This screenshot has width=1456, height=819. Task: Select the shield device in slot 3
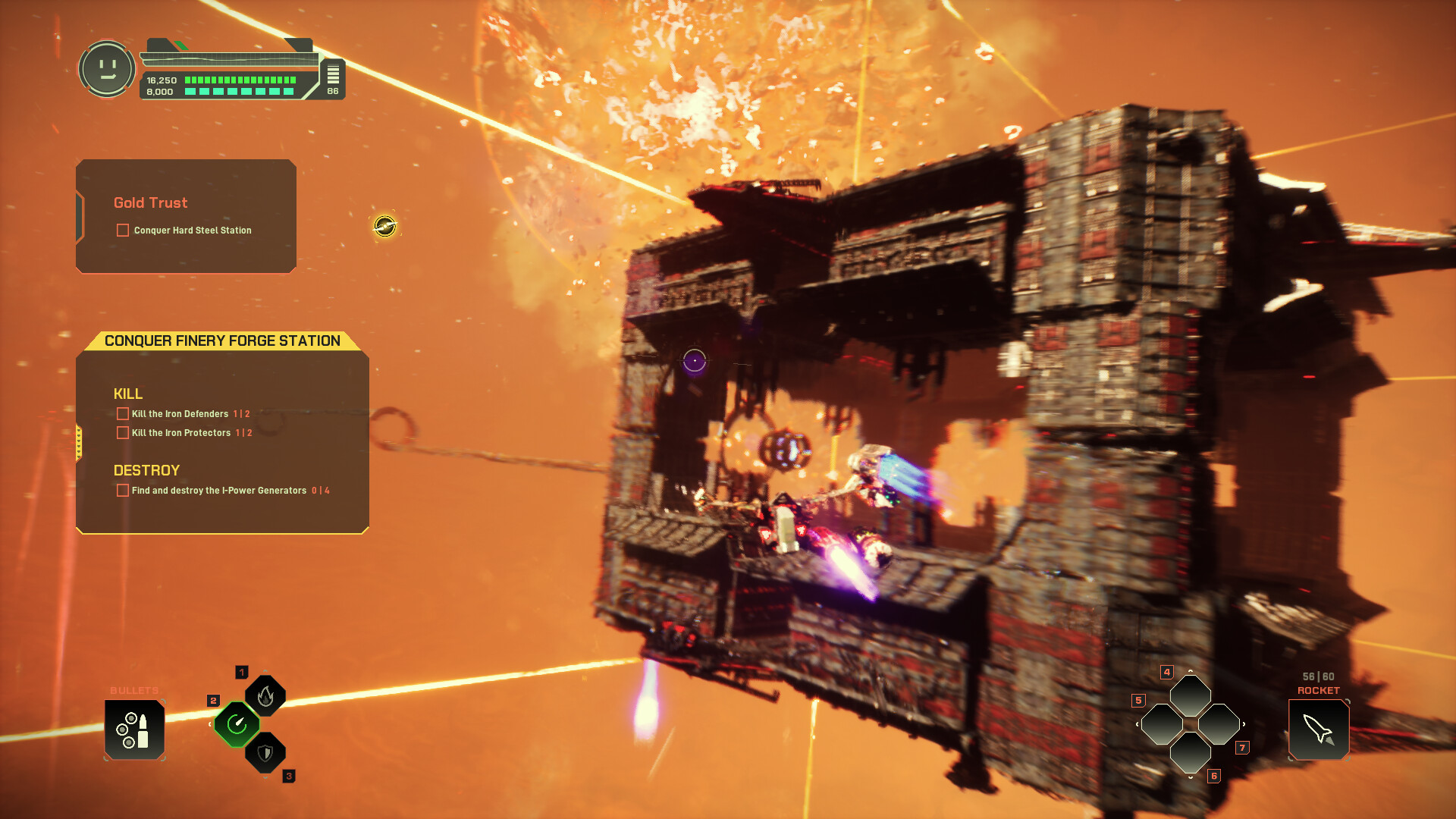265,752
